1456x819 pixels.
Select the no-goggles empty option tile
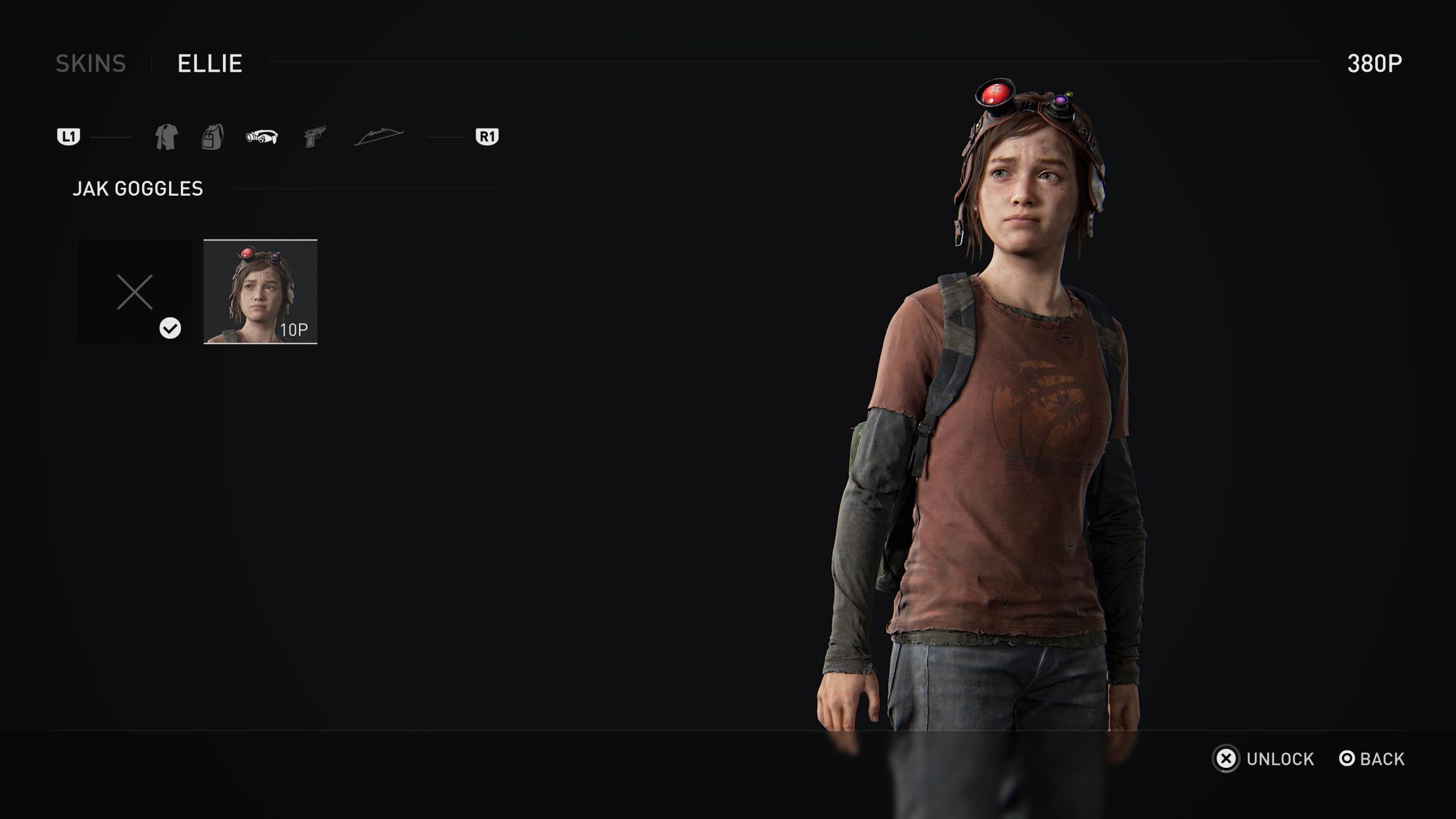135,292
